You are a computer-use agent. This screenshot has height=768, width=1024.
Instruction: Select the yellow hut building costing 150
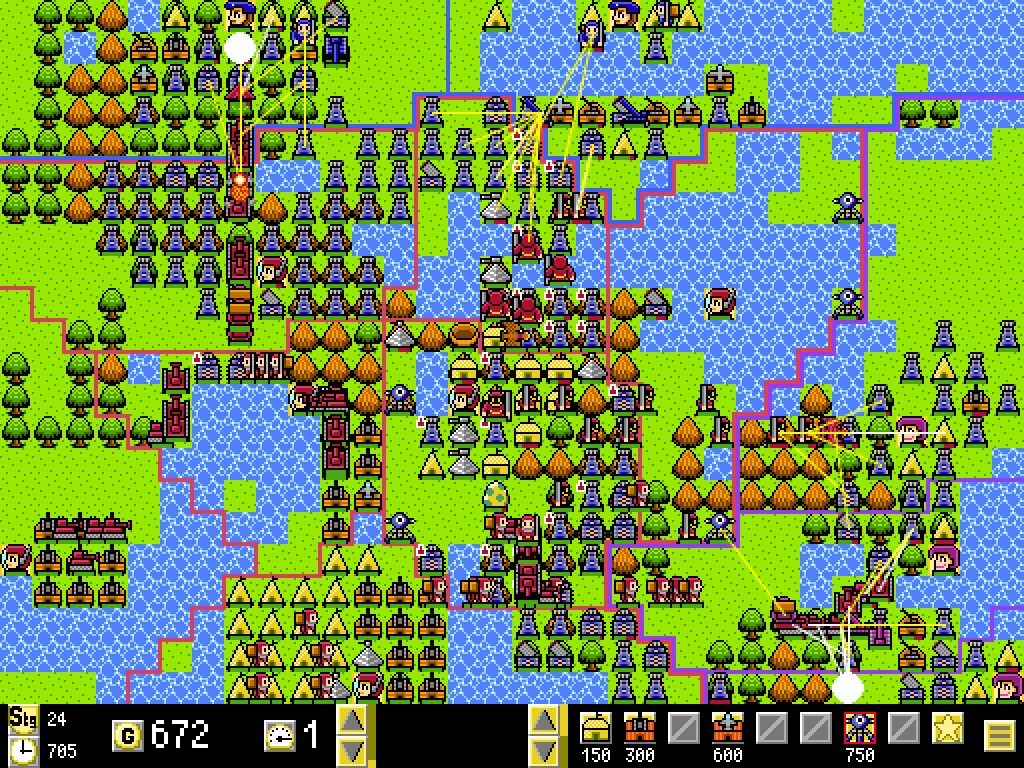coord(596,729)
